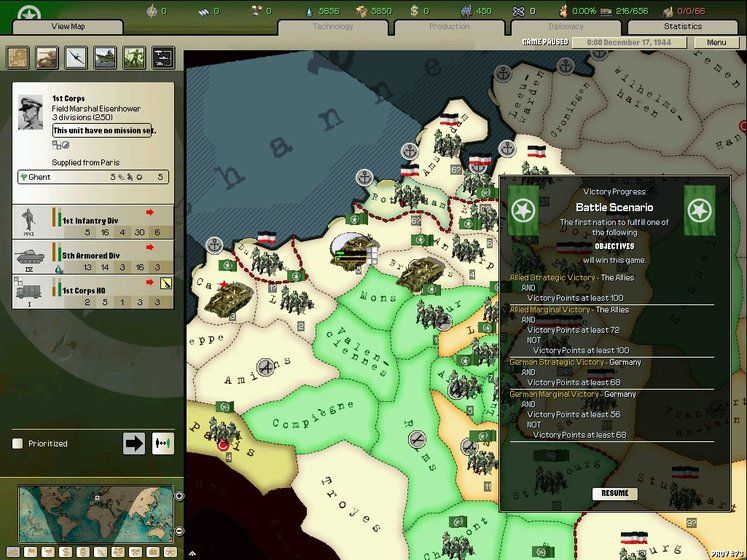Click the two-soldiers swap button

(x=162, y=443)
